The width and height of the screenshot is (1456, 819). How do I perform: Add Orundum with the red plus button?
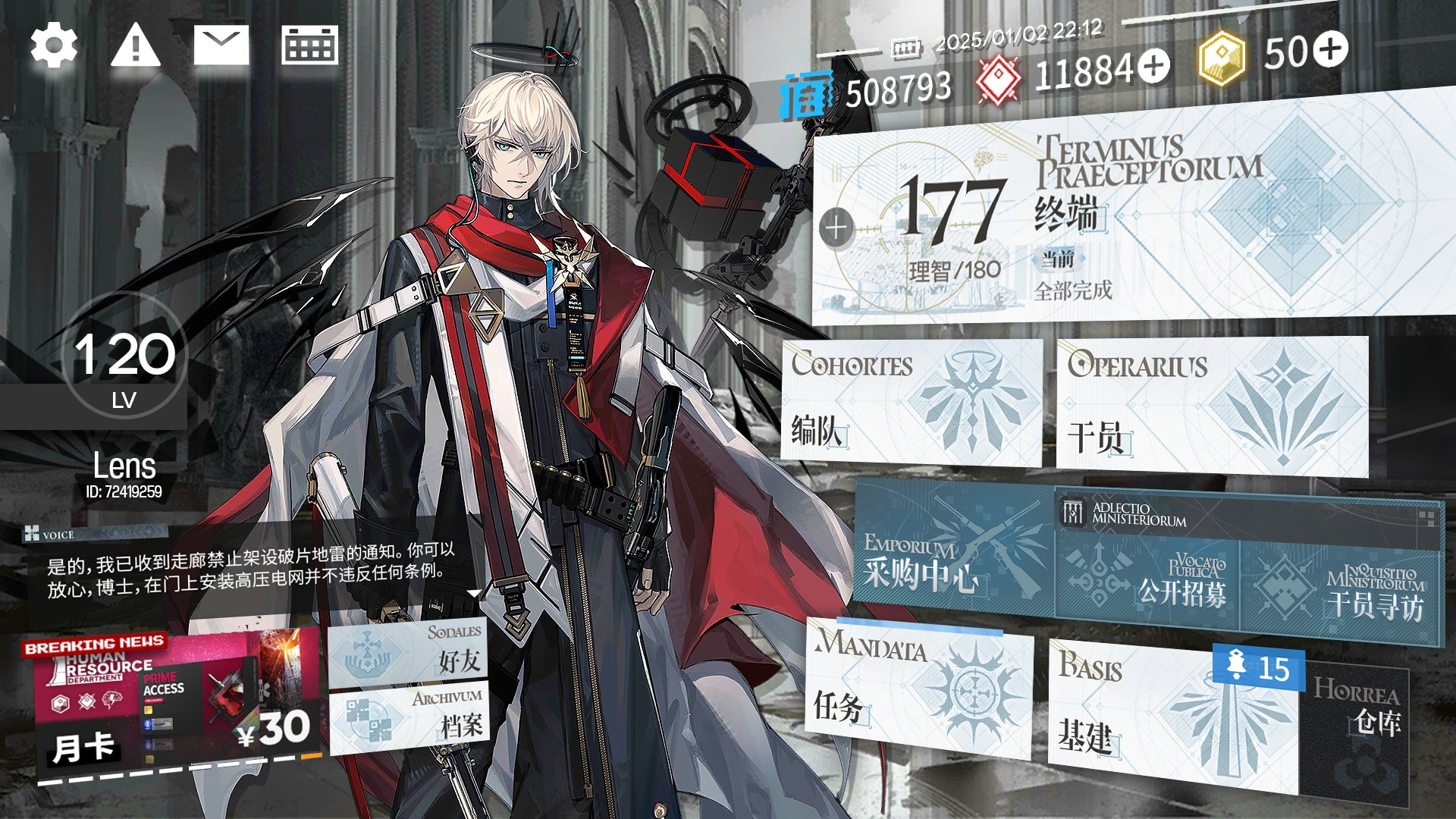pos(1154,66)
